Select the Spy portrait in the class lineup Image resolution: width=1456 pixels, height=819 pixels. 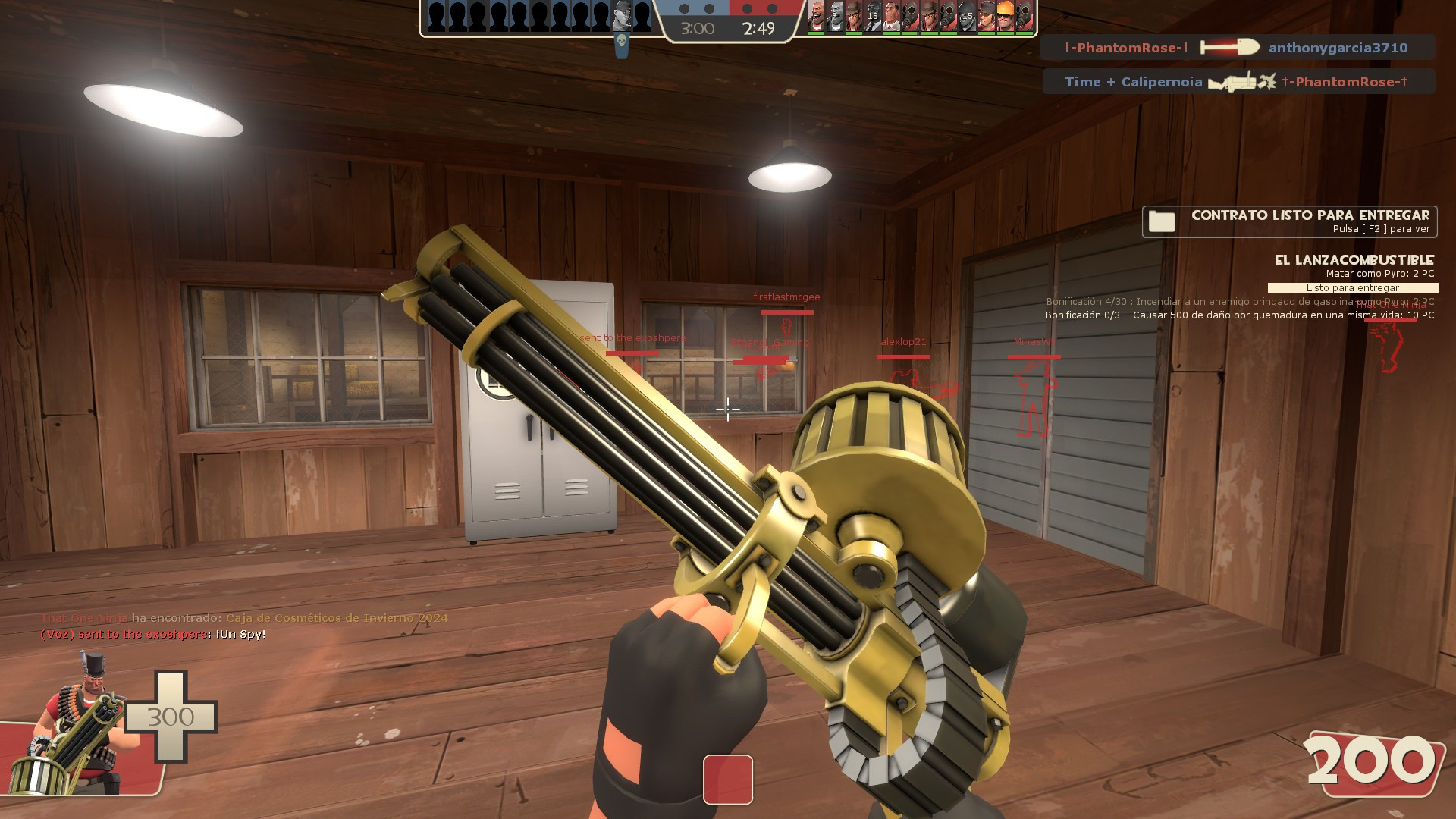pos(872,17)
